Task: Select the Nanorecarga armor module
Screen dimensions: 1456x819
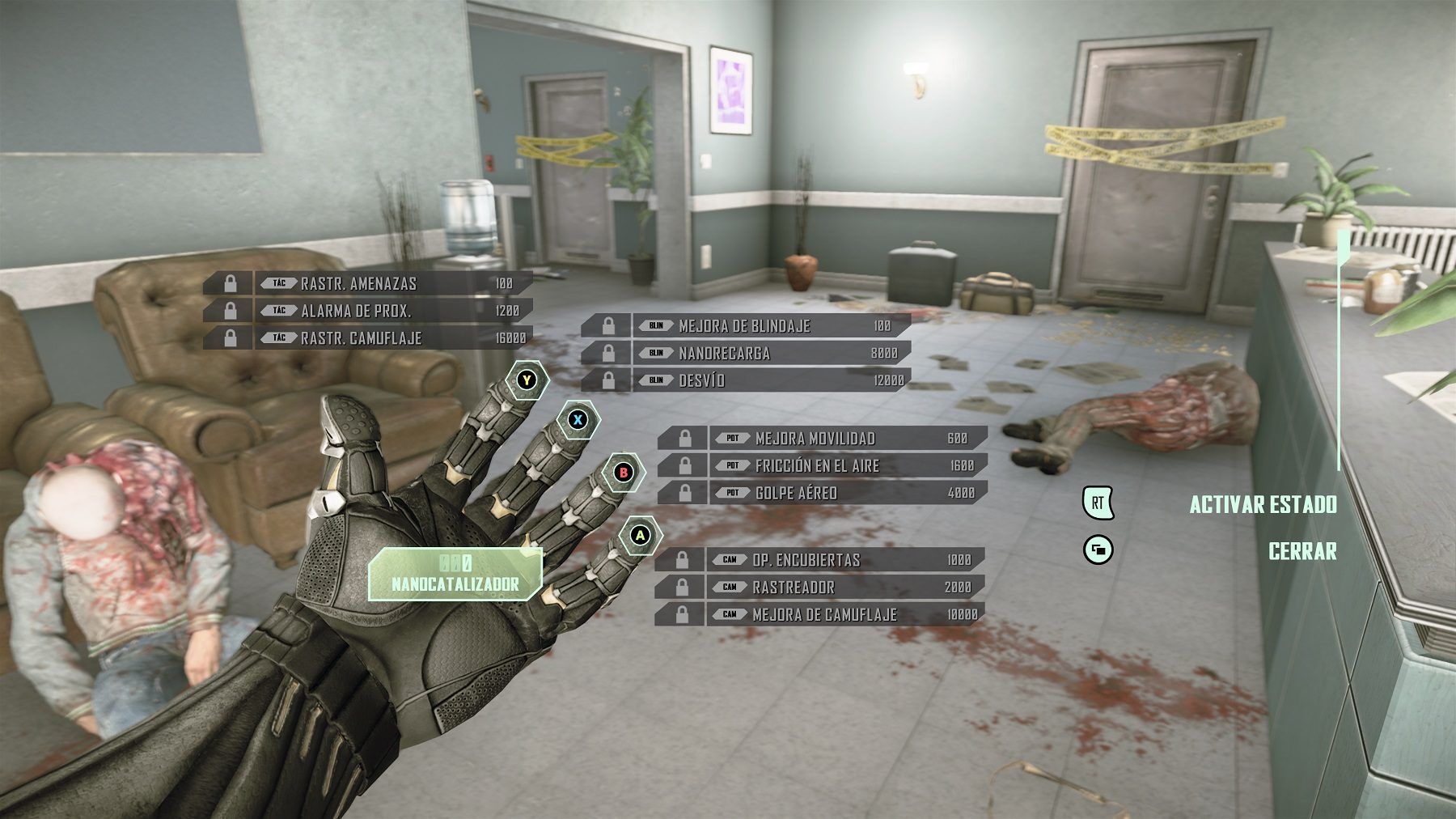Action: click(746, 354)
